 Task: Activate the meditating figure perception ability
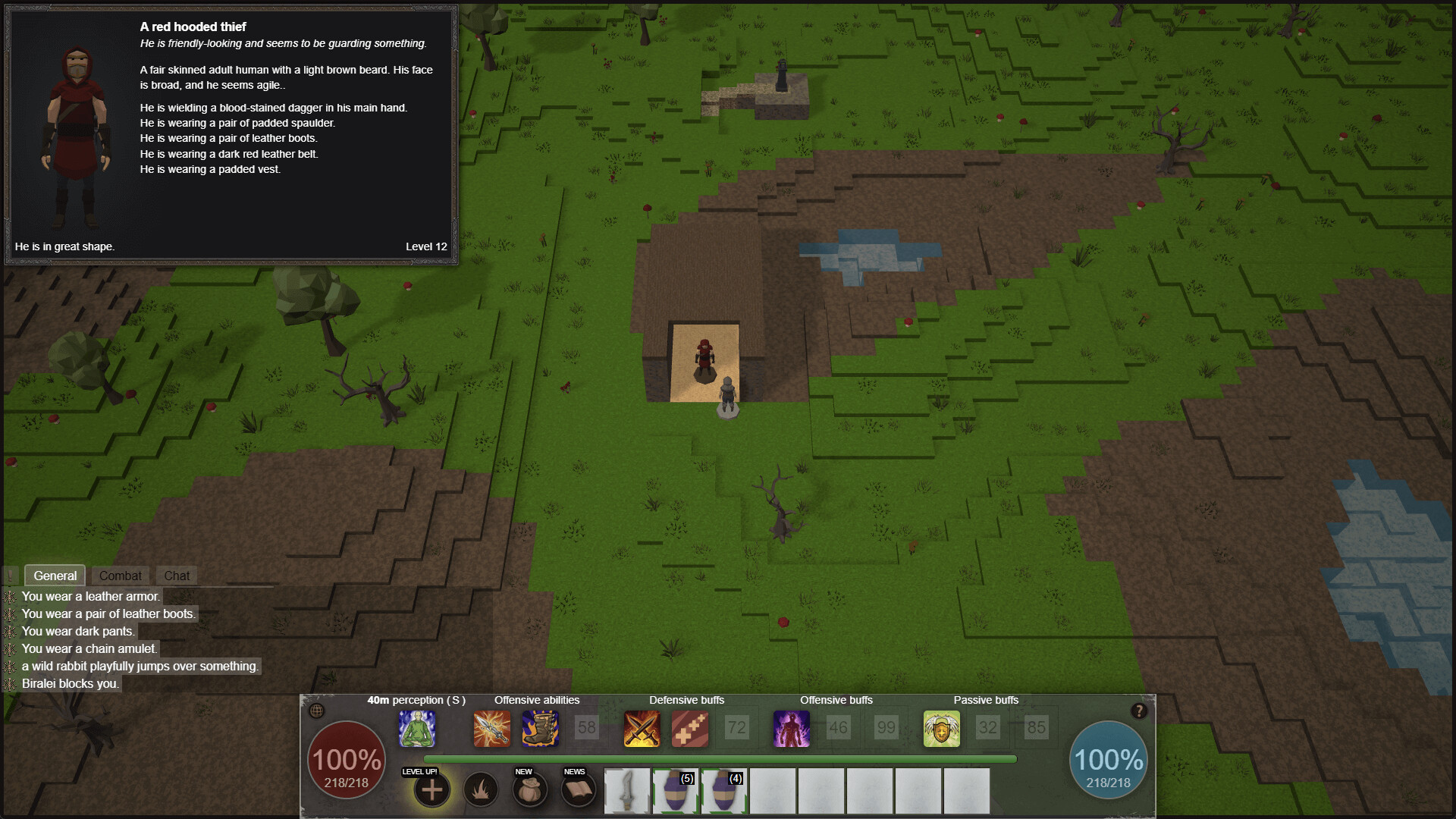pos(417,729)
